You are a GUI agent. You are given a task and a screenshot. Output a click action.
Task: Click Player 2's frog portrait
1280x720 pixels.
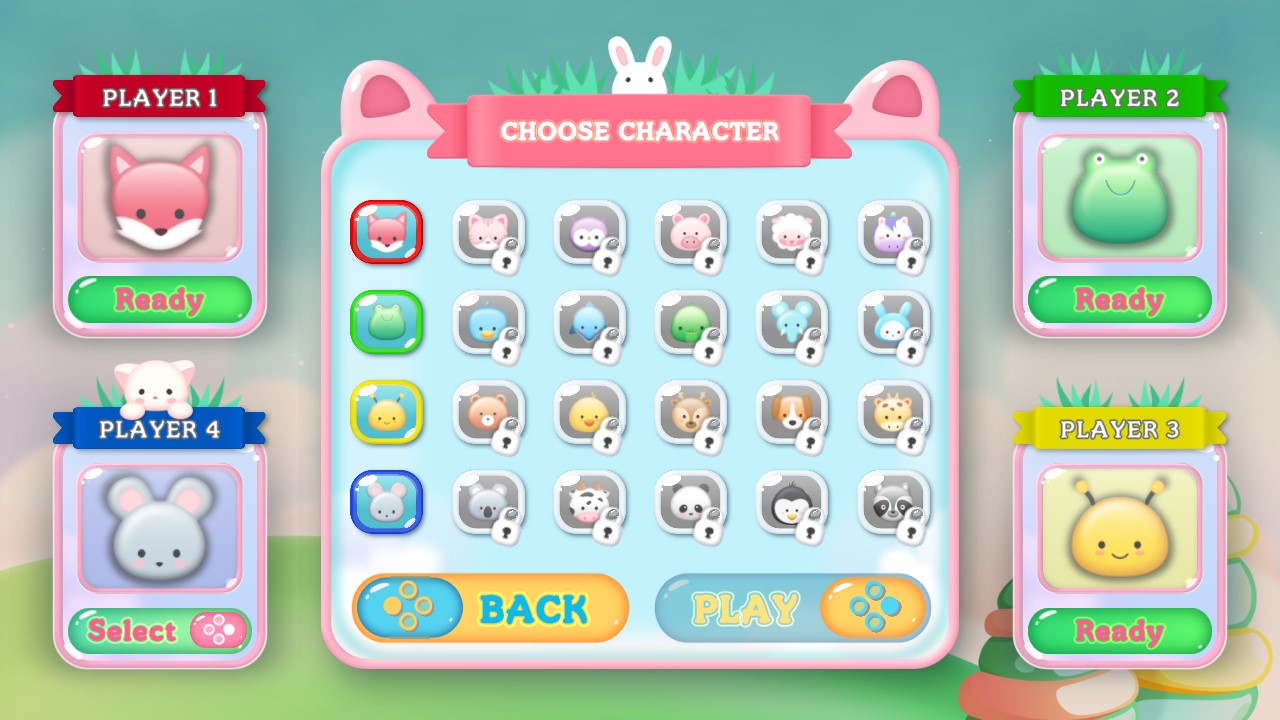1119,197
